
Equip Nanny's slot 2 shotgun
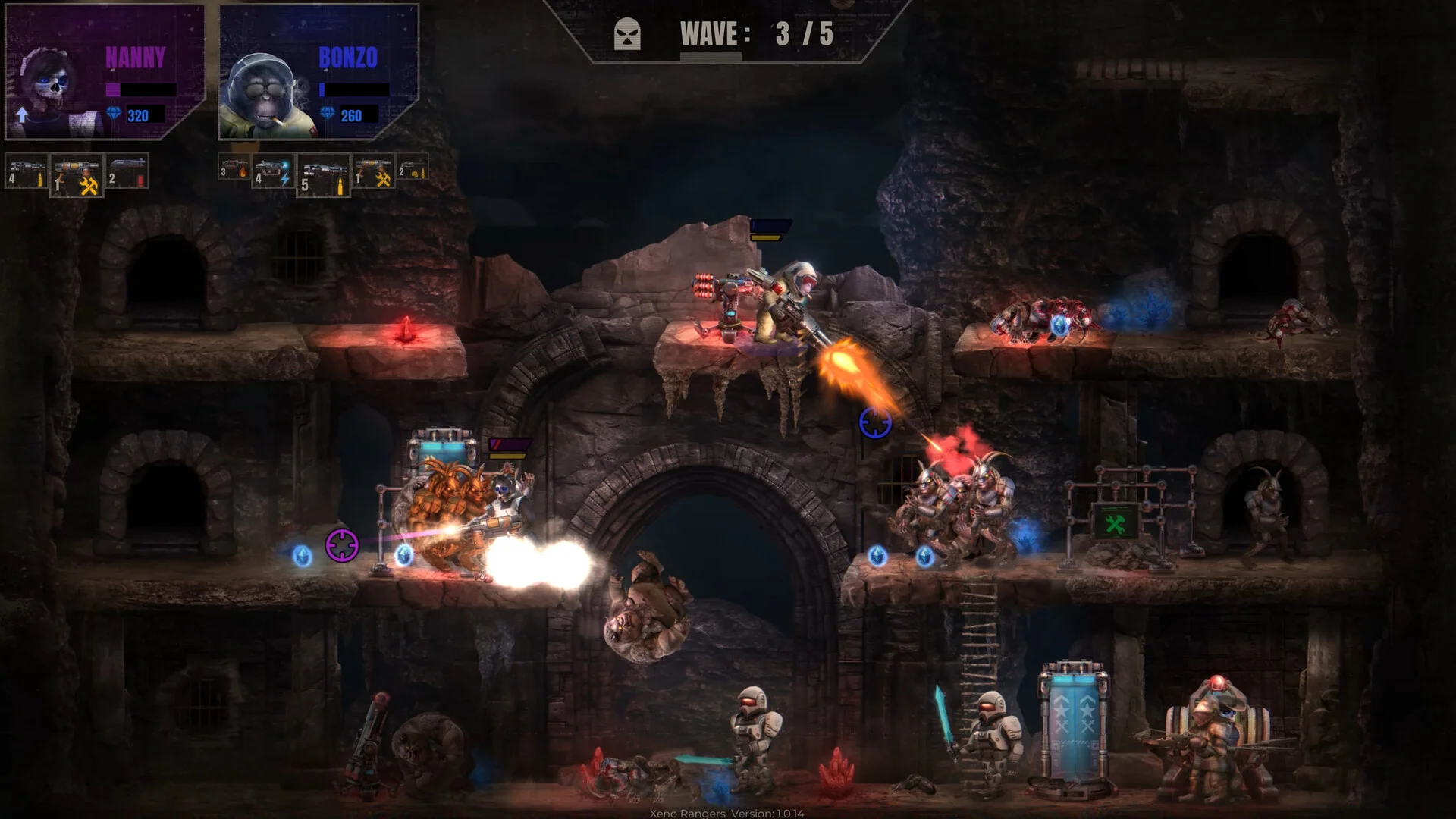pyautogui.click(x=127, y=171)
